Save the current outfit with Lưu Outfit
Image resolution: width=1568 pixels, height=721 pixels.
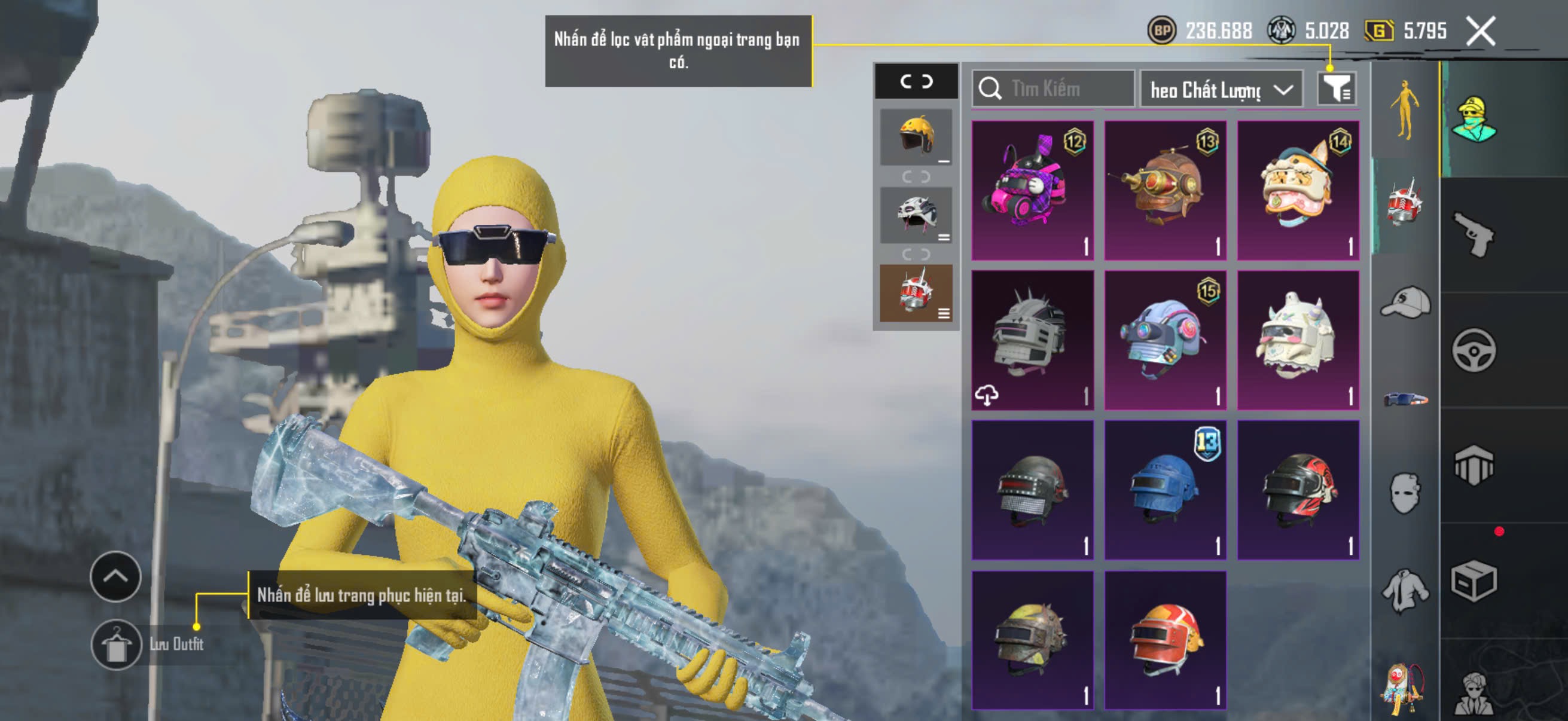116,644
